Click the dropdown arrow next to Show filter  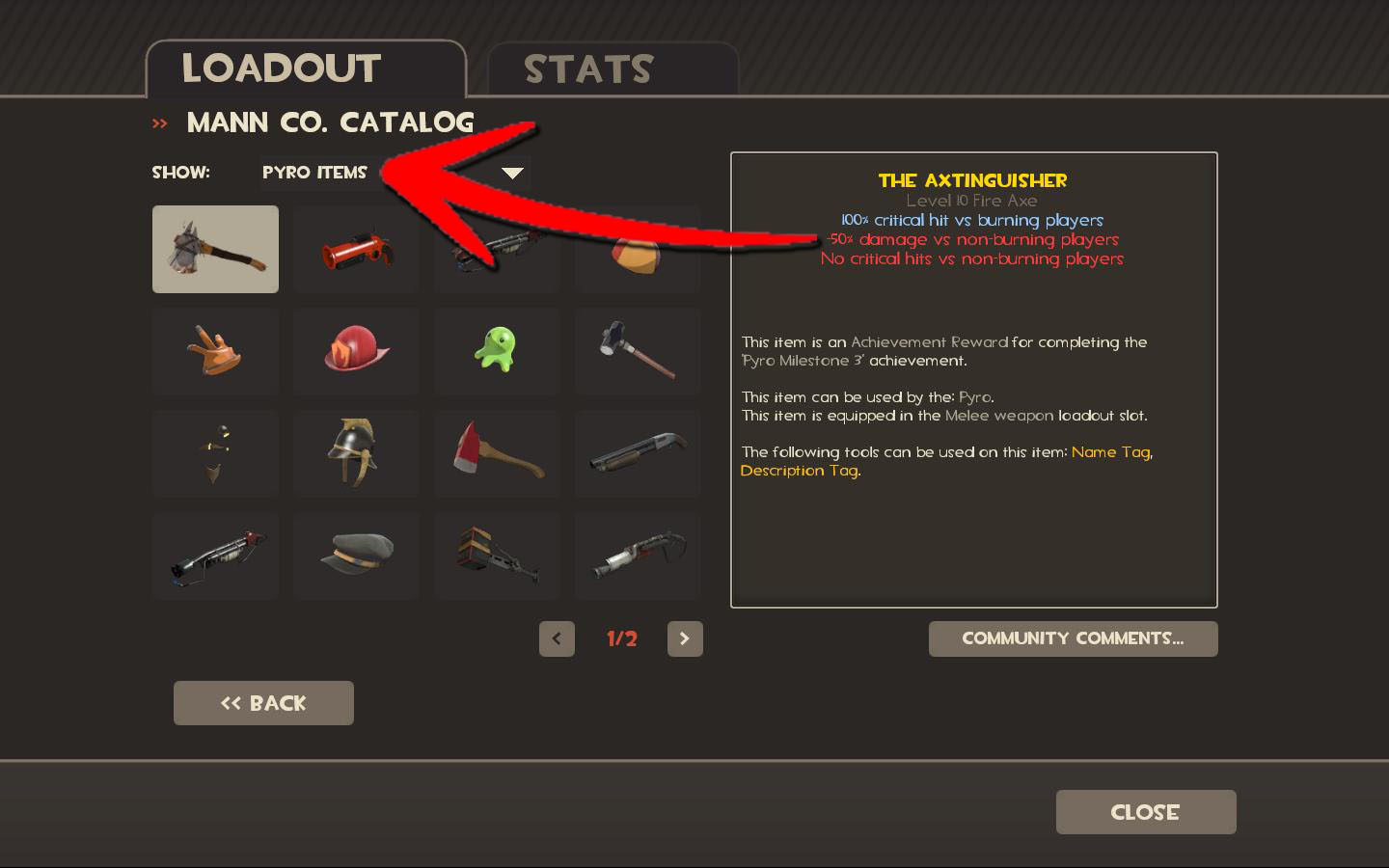point(512,174)
